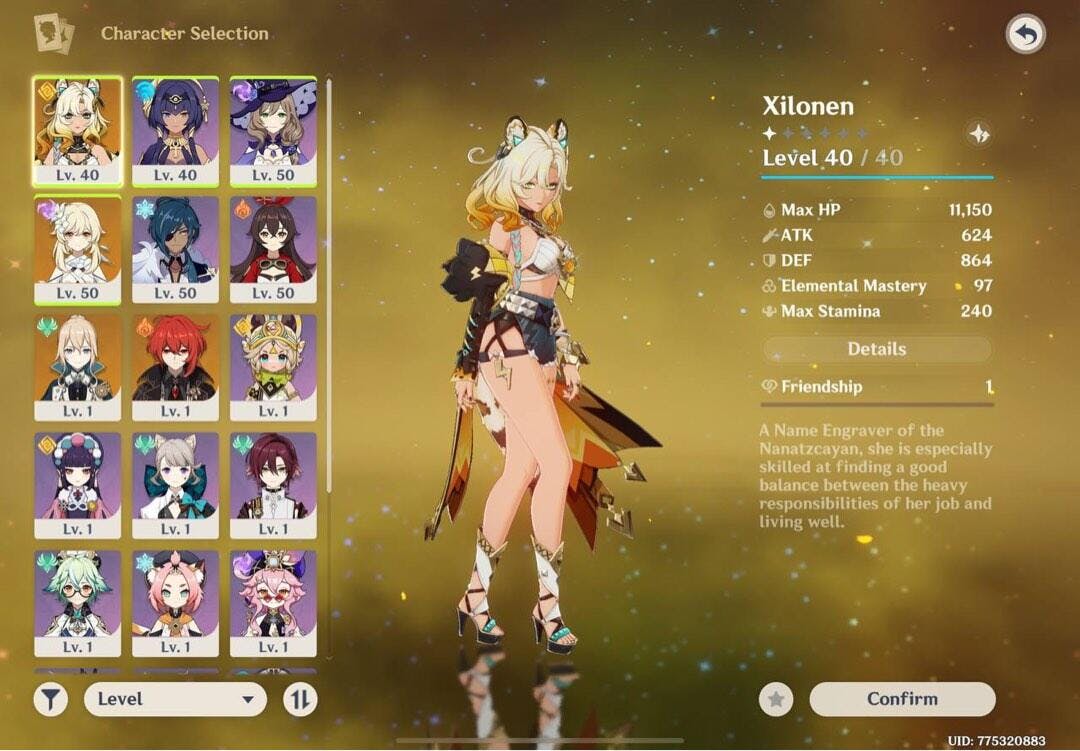Choose Kaeya with the eyepatch
This screenshot has width=1080, height=751.
(175, 249)
